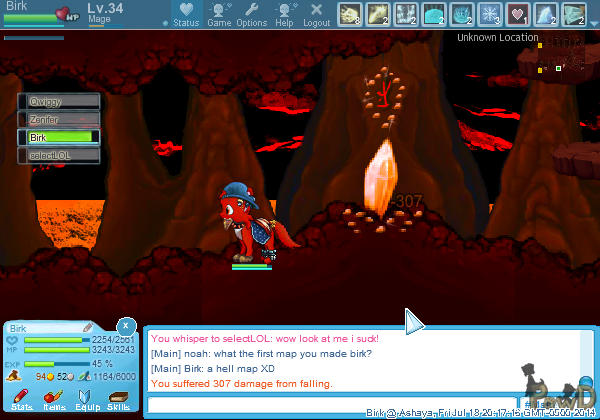Screen dimensions: 600x420
Task: Open the Status menu
Action: [186, 15]
